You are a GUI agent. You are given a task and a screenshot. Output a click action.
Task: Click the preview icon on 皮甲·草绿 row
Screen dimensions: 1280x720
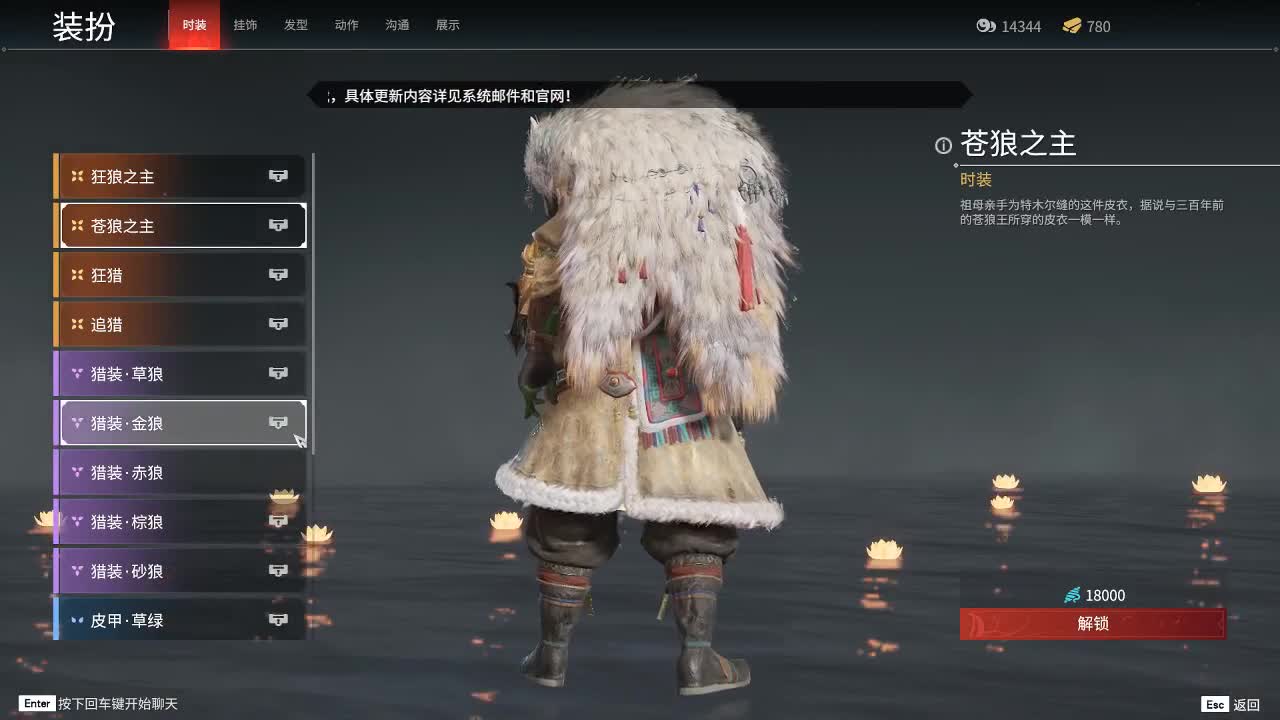278,620
